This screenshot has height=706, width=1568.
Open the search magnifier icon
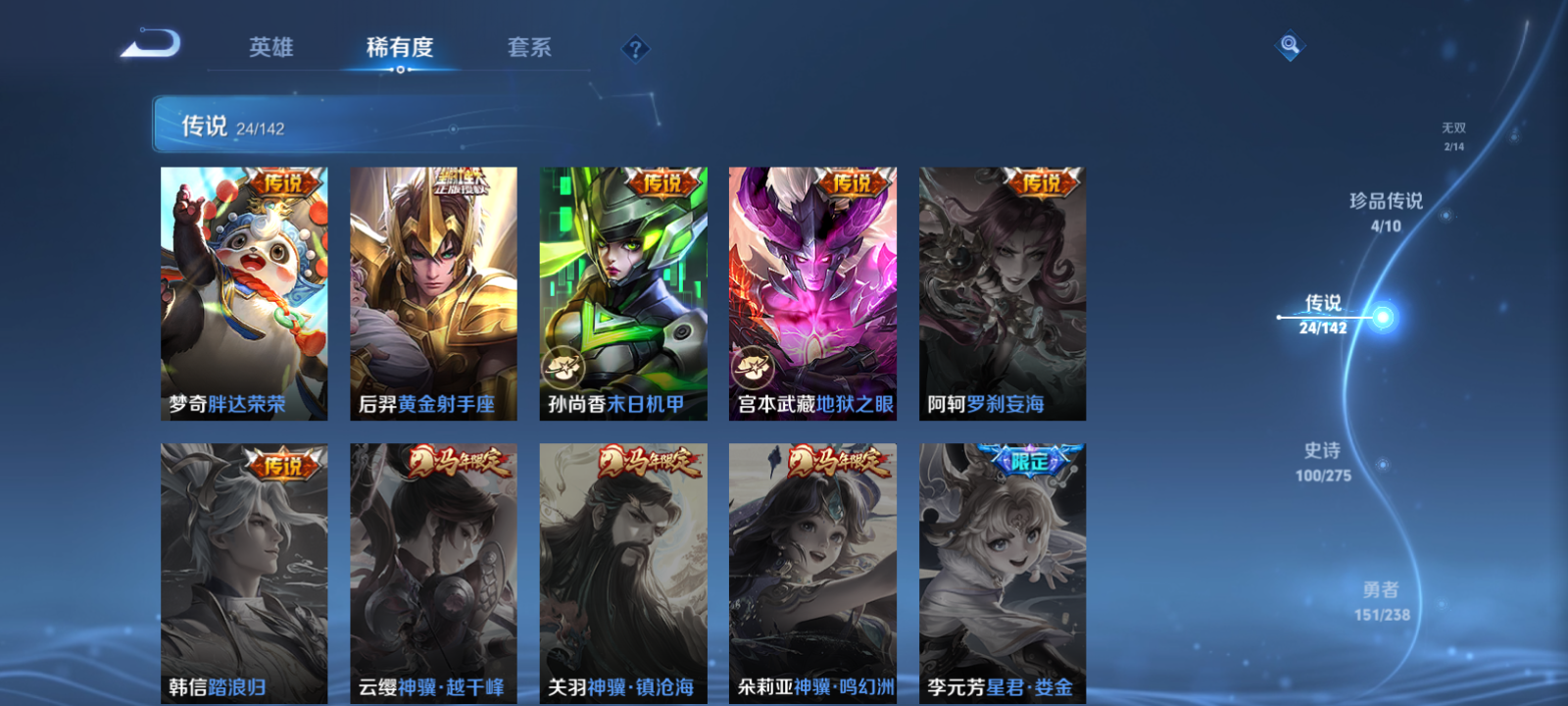[x=1289, y=43]
